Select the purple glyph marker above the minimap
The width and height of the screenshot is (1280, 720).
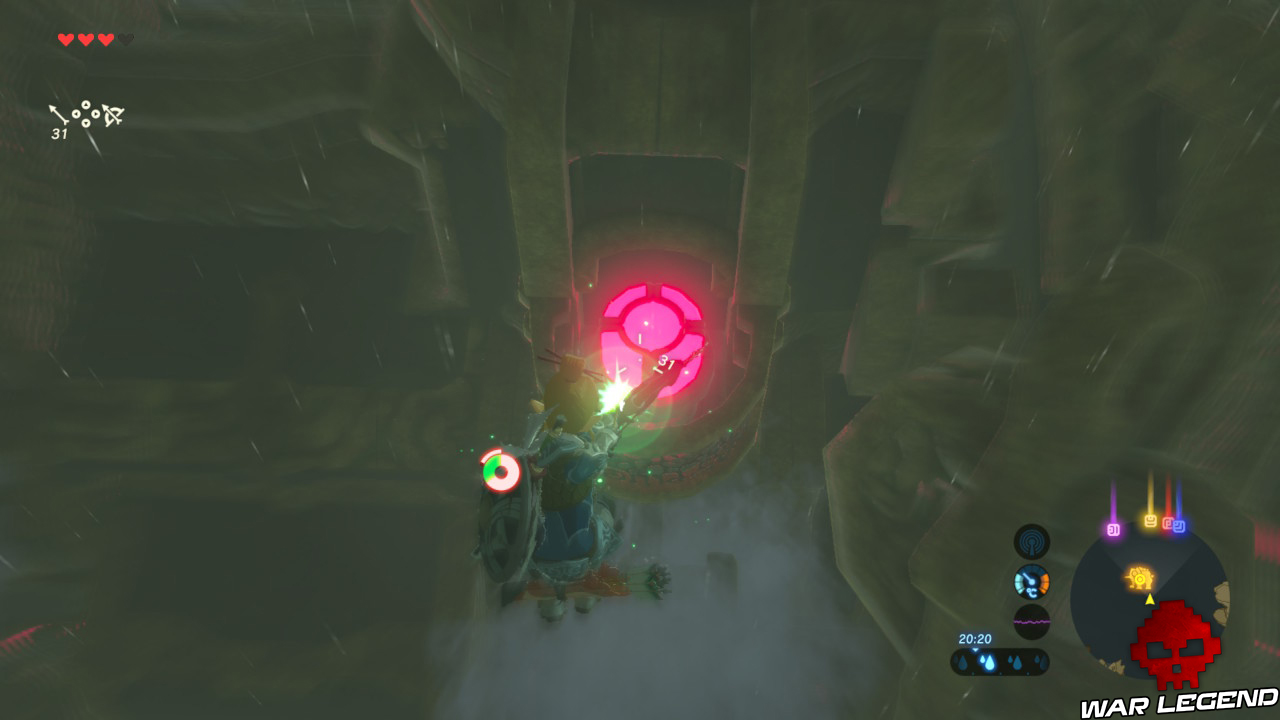[x=1114, y=529]
